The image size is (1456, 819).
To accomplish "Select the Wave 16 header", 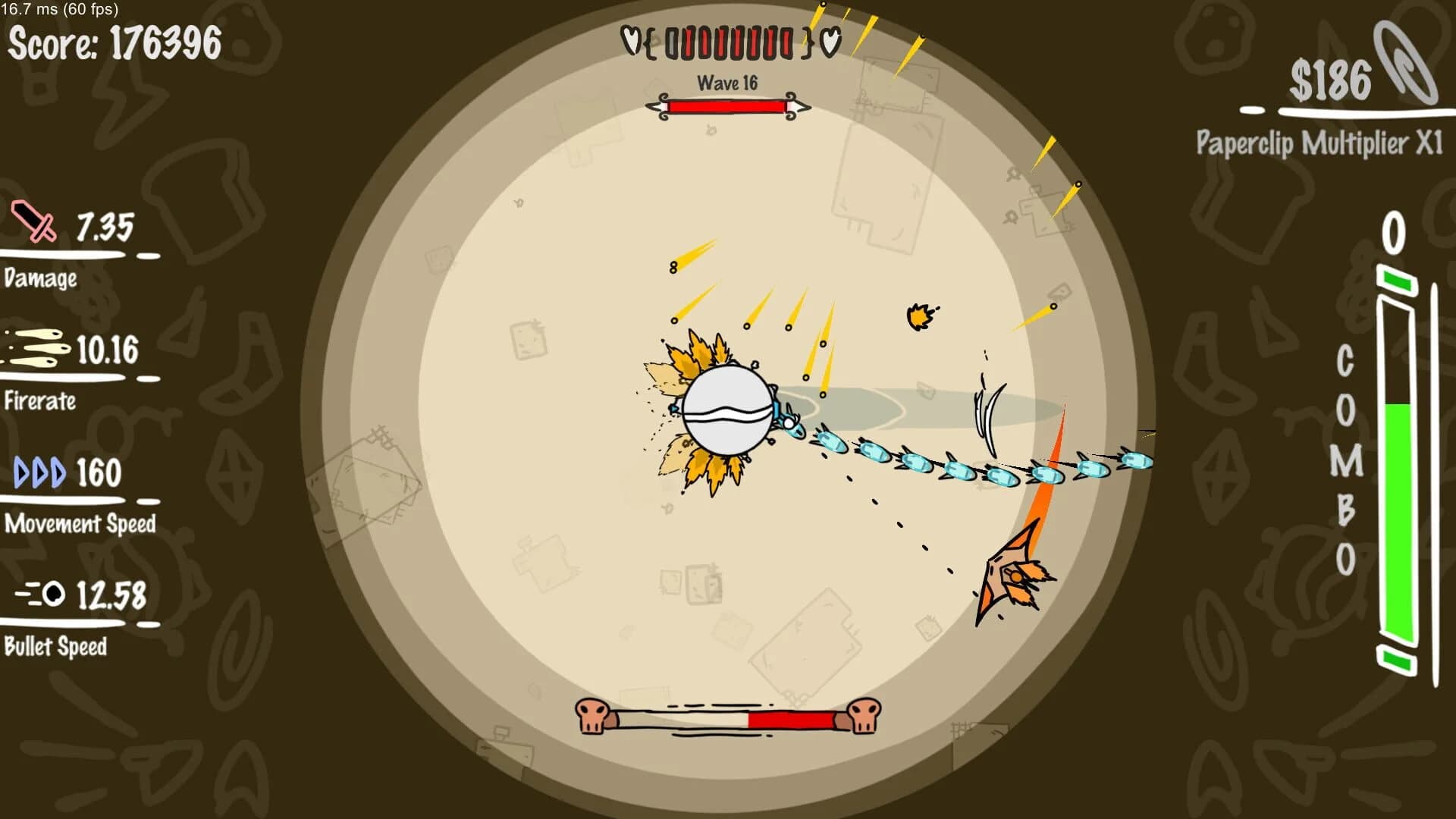I will click(730, 83).
